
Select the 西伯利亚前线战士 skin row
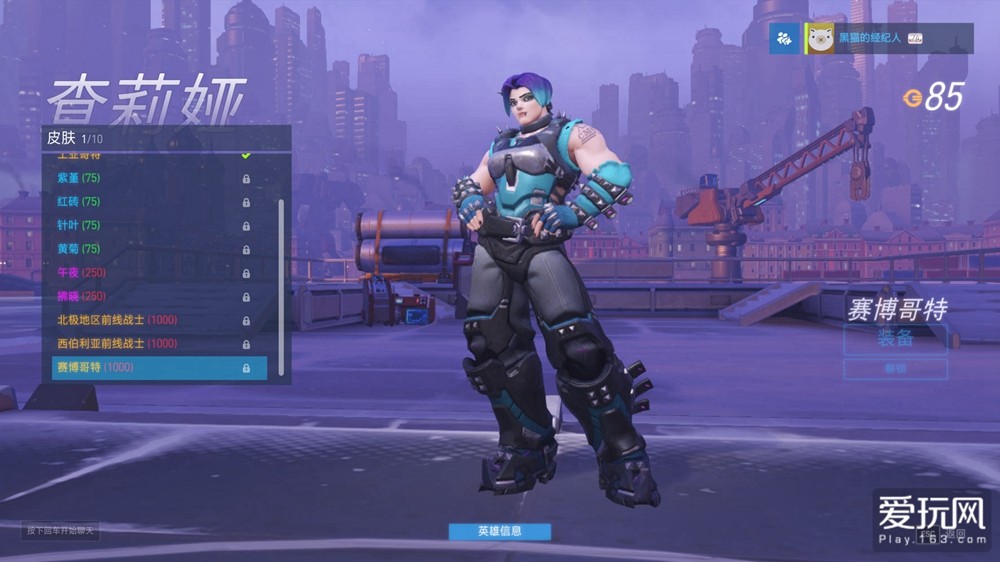pos(150,344)
